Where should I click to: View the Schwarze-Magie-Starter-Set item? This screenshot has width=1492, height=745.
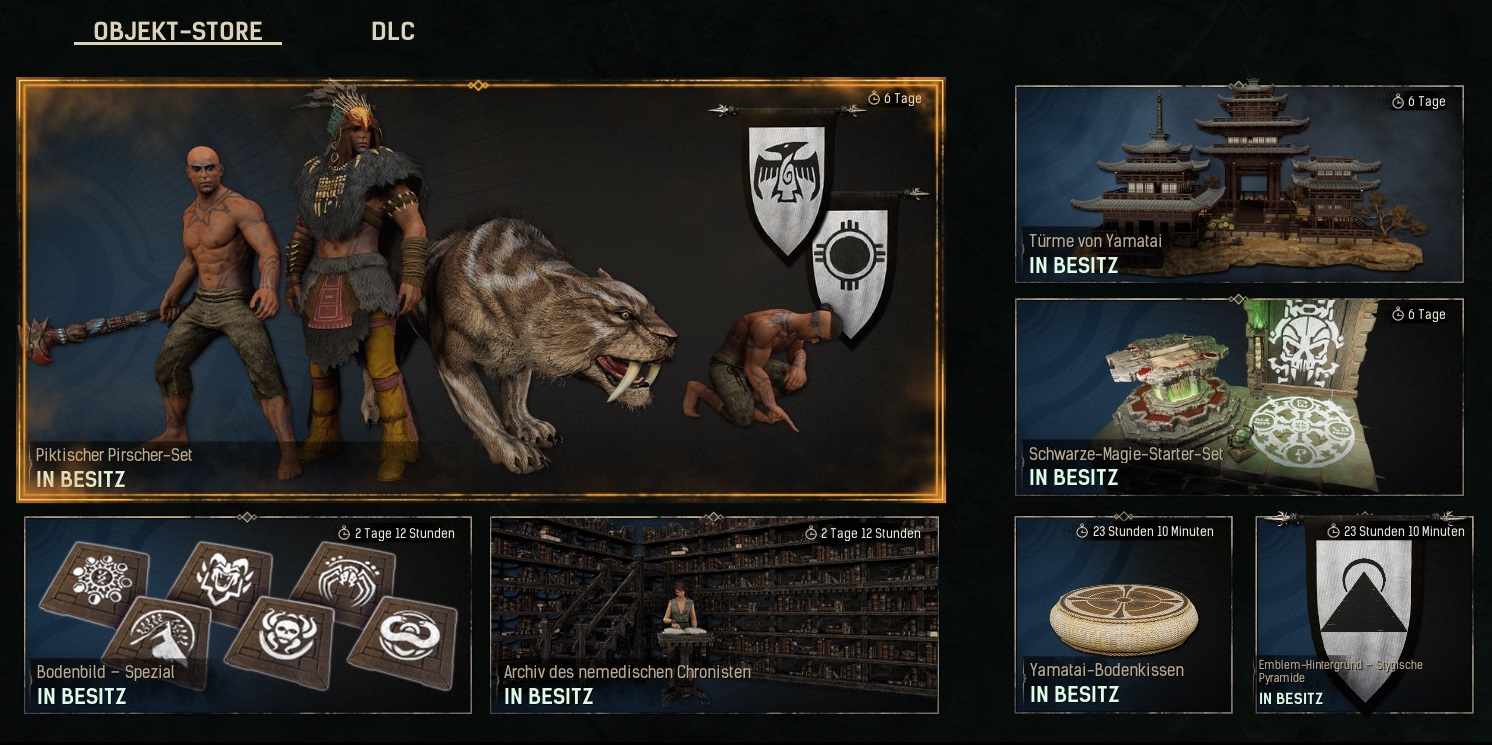coord(1238,396)
